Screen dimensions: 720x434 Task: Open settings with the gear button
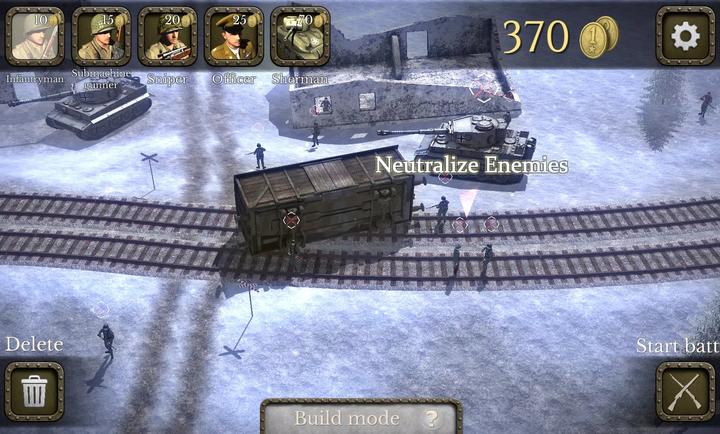coord(685,36)
